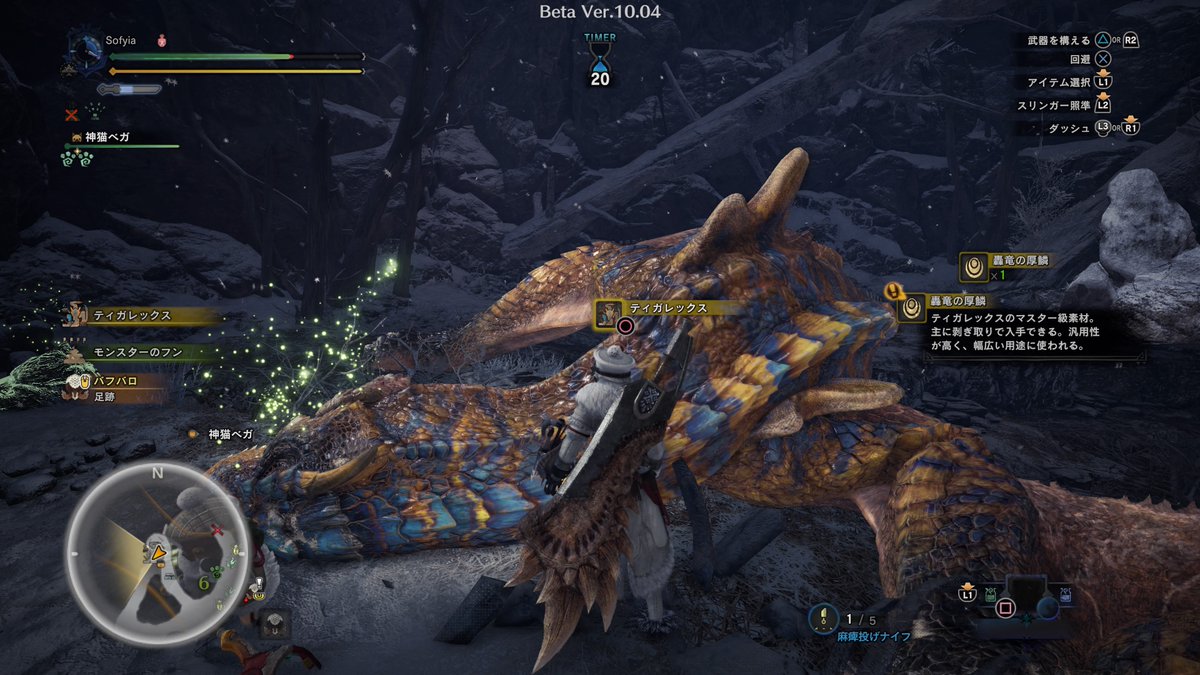Image resolution: width=1200 pixels, height=675 pixels.
Task: Click the green item pouch icon on the item bar
Action: pos(989,594)
